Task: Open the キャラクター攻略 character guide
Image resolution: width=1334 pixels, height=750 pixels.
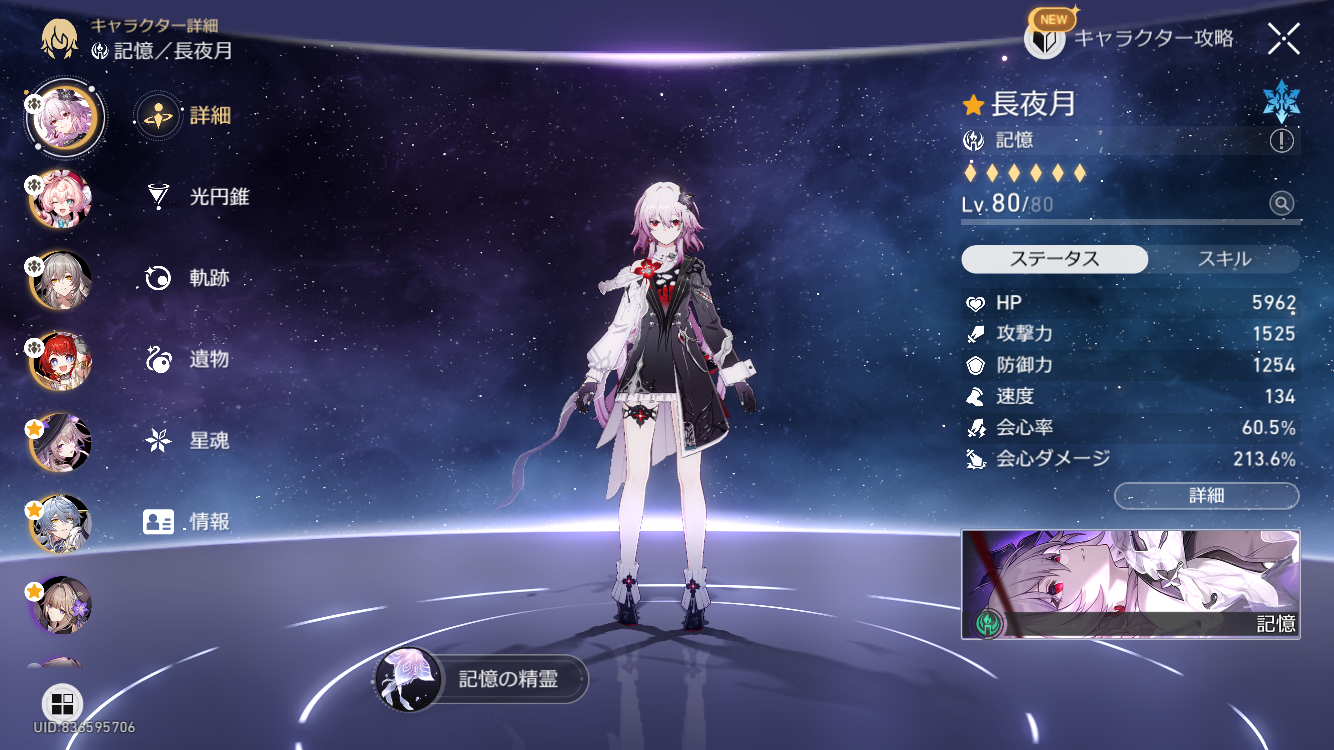Action: (x=1130, y=39)
